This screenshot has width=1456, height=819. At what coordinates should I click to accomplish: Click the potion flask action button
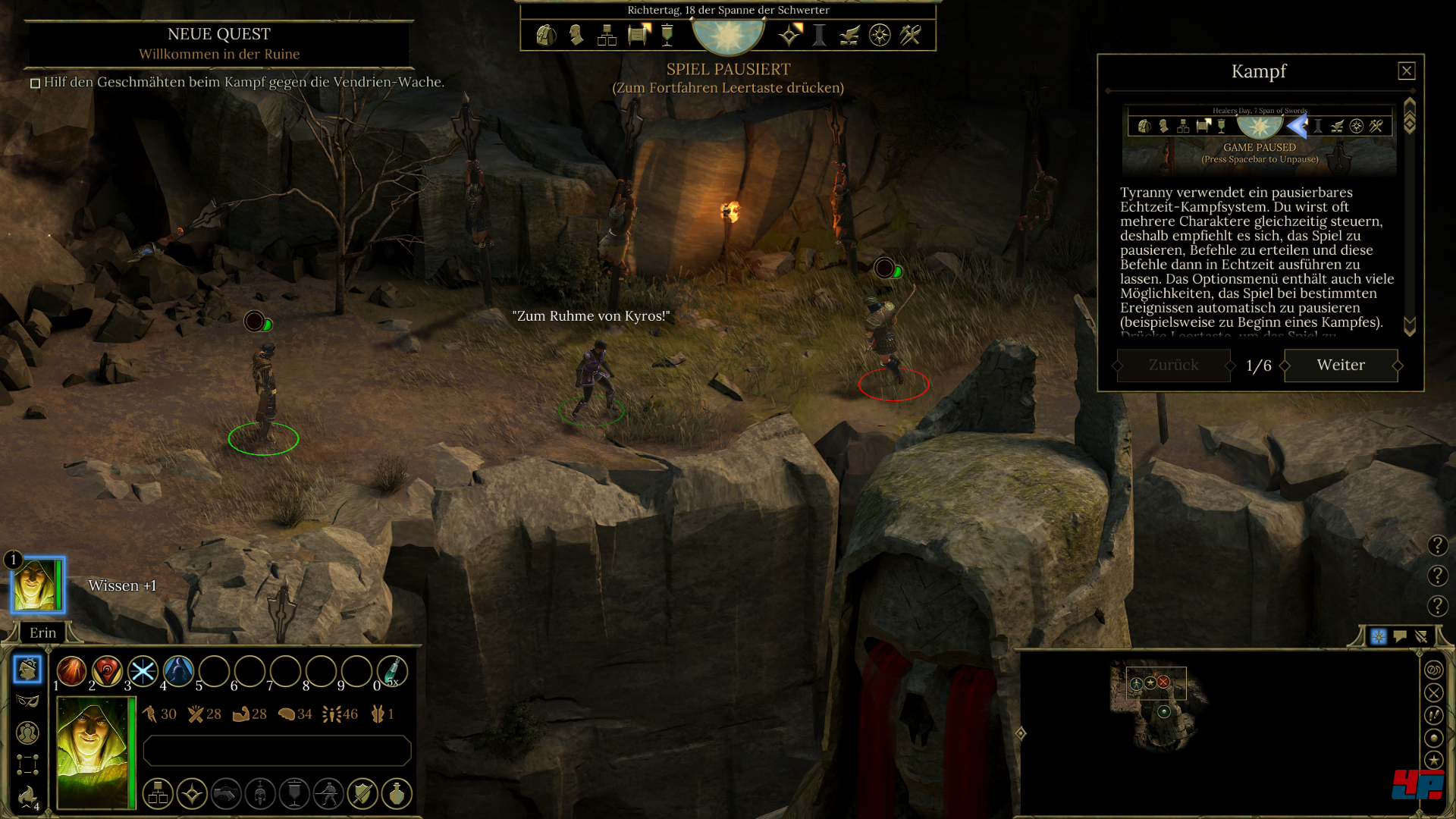tap(397, 794)
